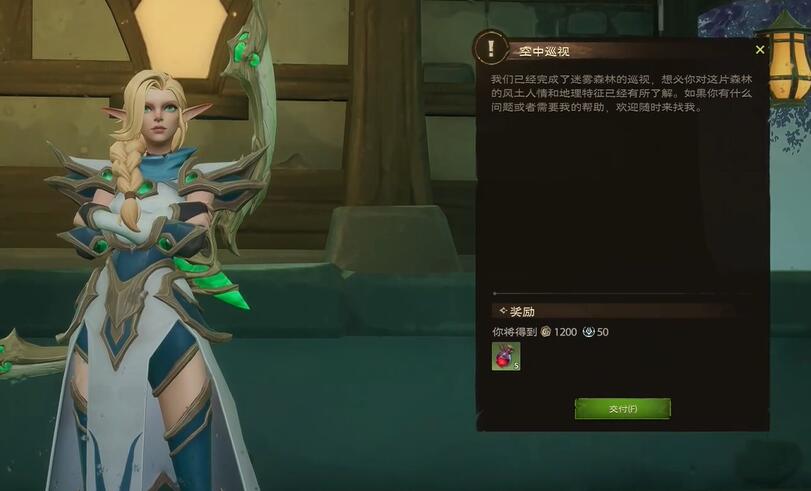Turn in the quest with the green button

pyautogui.click(x=622, y=408)
